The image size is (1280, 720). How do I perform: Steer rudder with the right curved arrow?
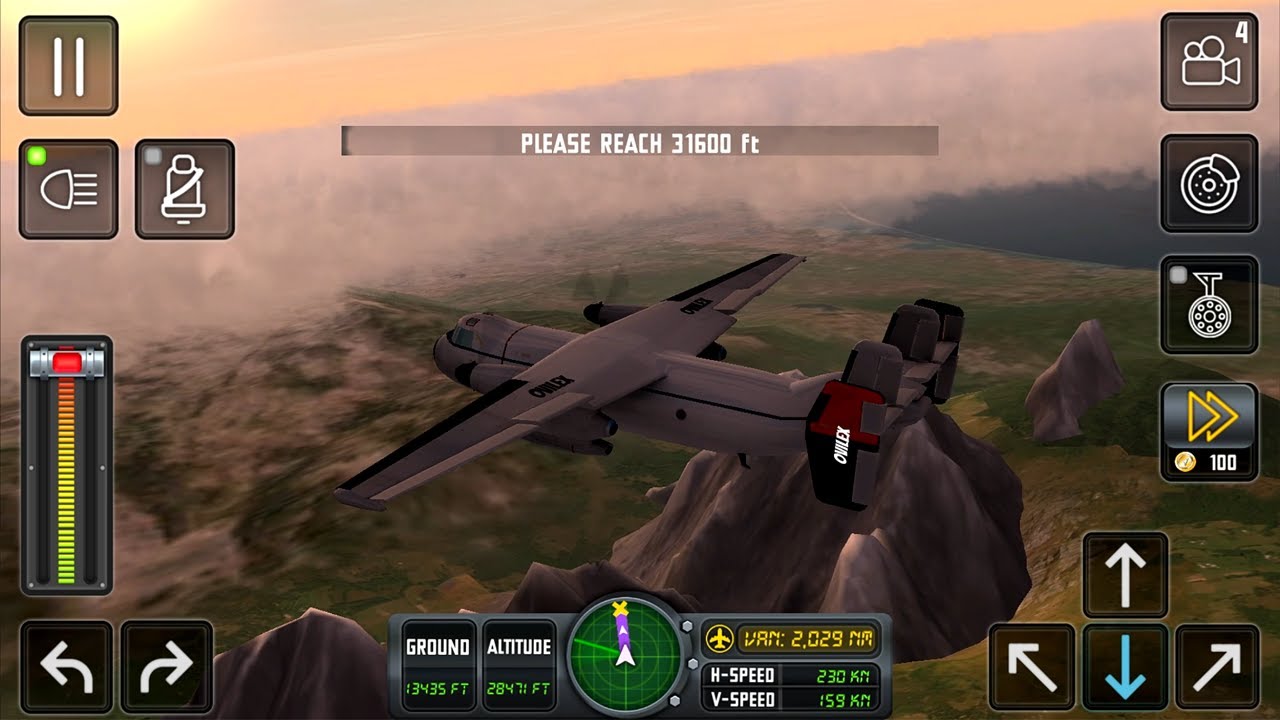click(x=166, y=667)
